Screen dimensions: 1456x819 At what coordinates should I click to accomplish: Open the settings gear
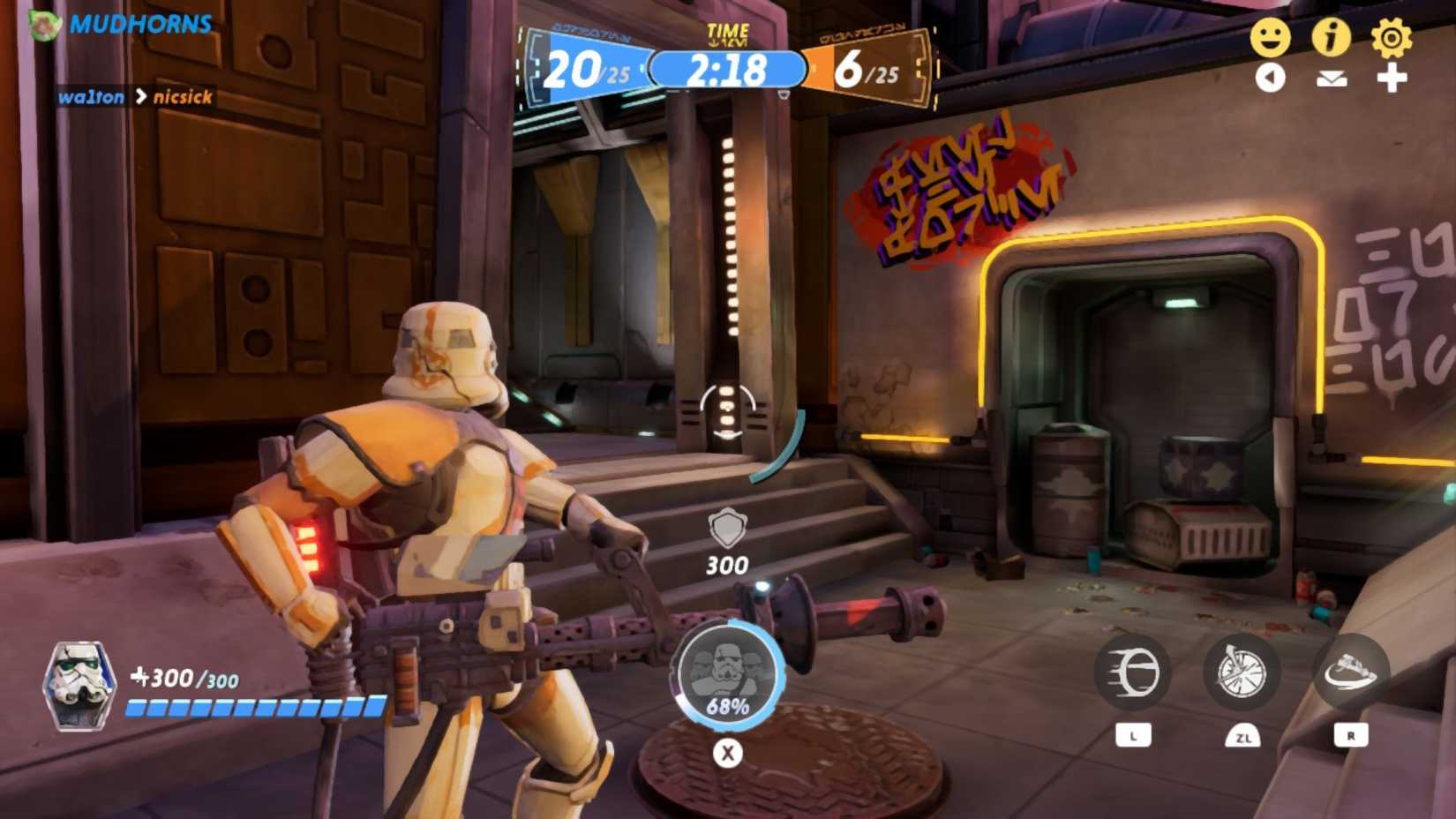1392,37
